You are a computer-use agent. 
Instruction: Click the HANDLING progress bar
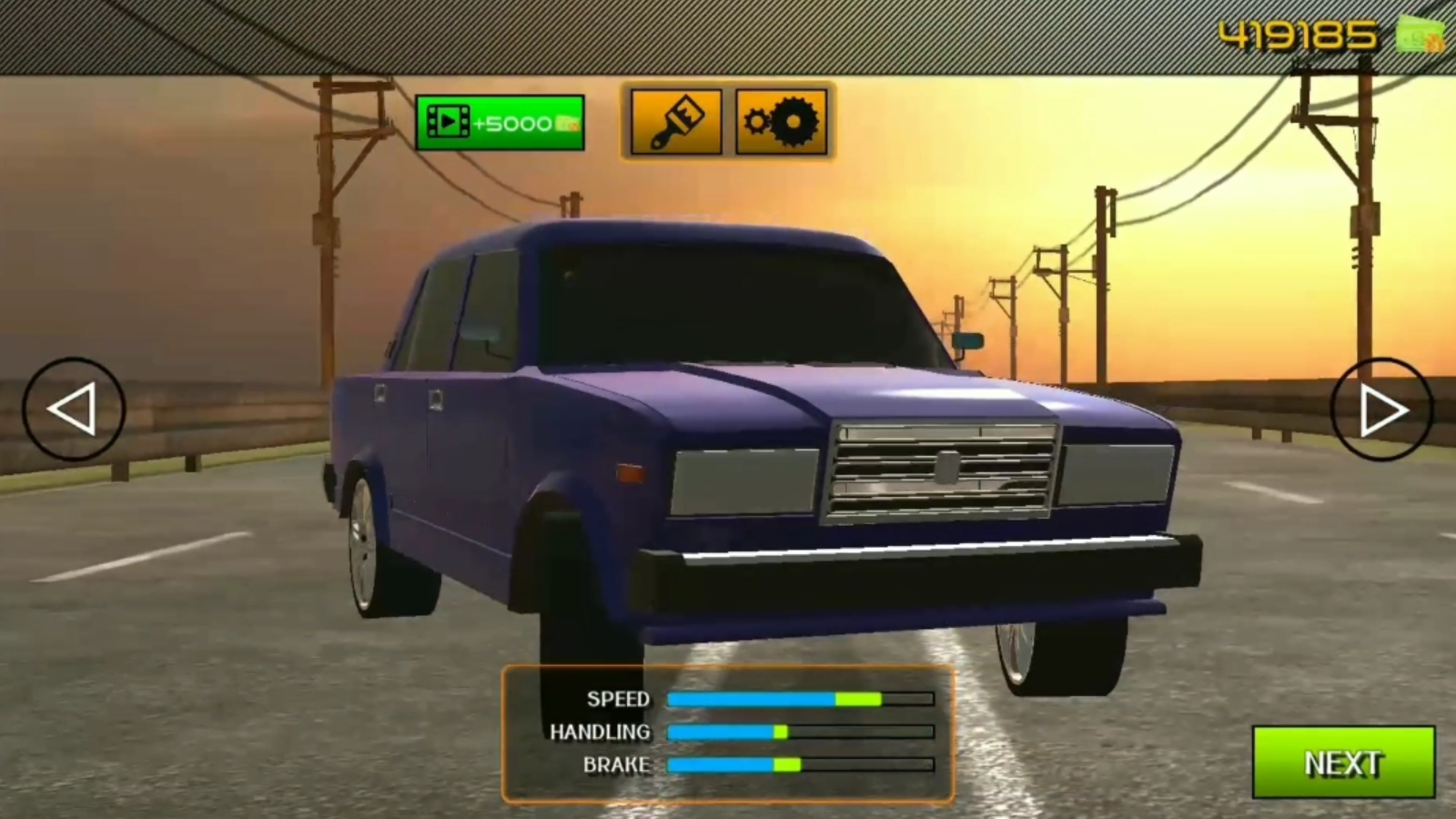pos(798,732)
